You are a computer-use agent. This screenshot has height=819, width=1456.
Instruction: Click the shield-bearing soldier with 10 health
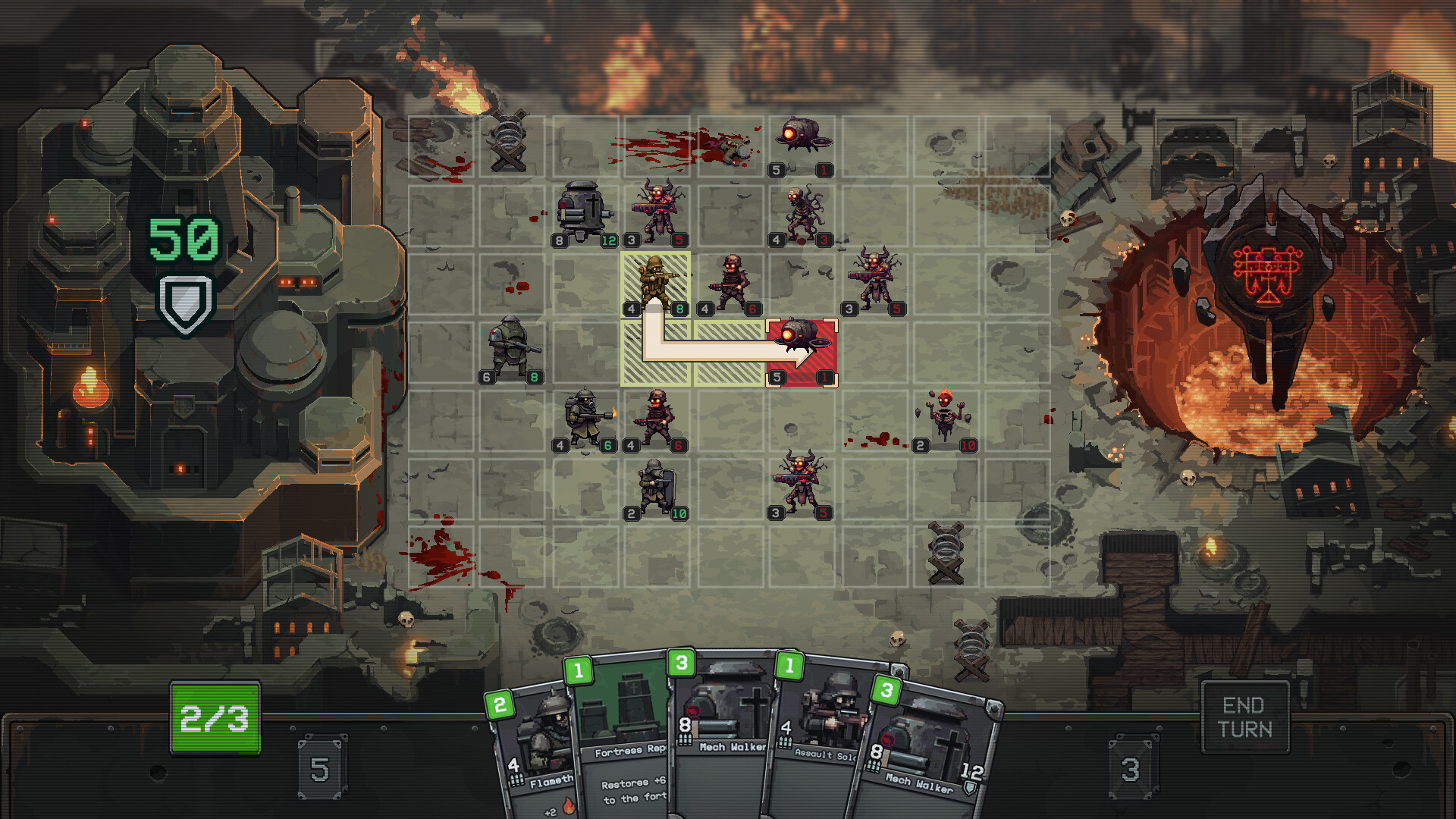pyautogui.click(x=657, y=489)
